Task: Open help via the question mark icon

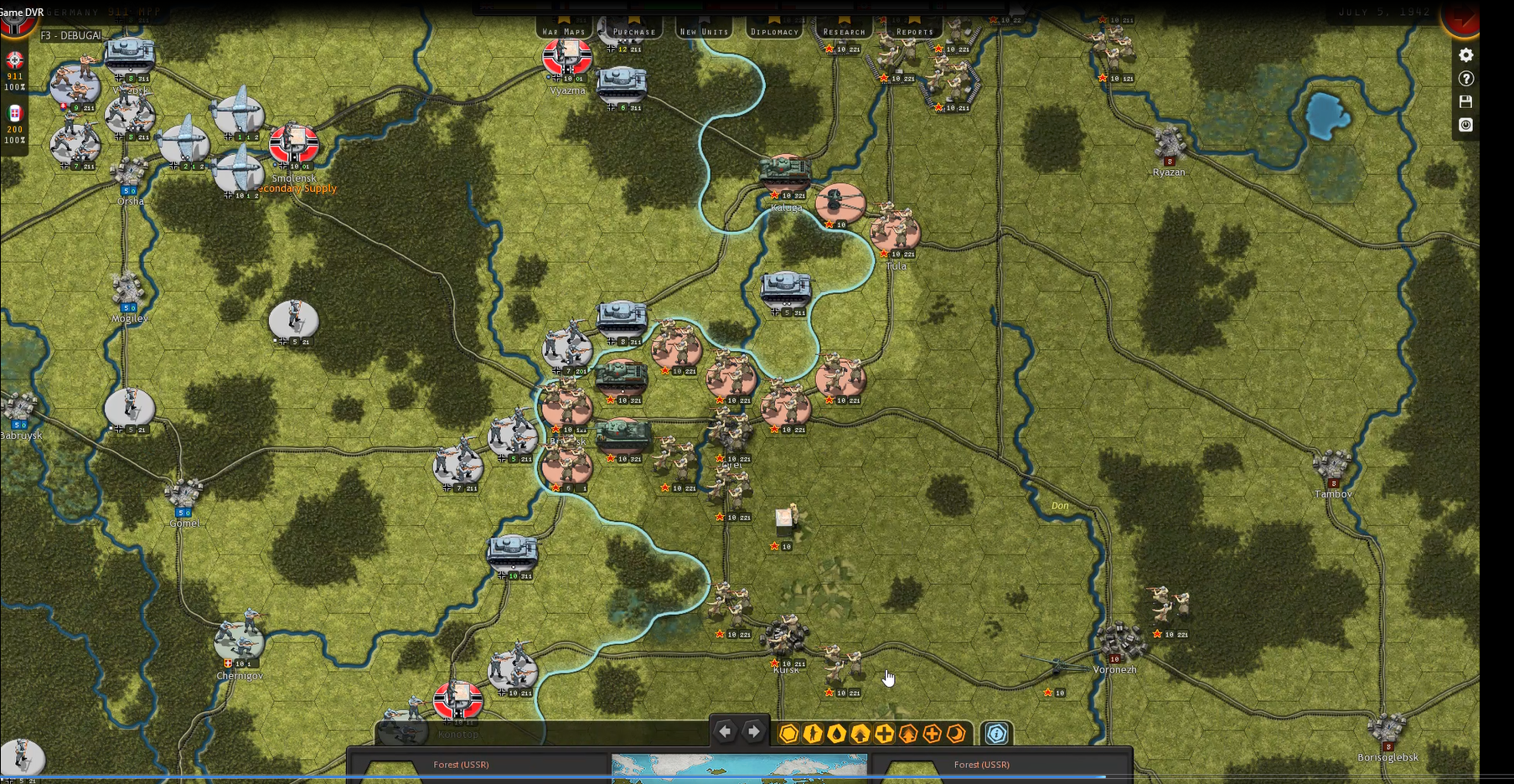Action: 1465,79
